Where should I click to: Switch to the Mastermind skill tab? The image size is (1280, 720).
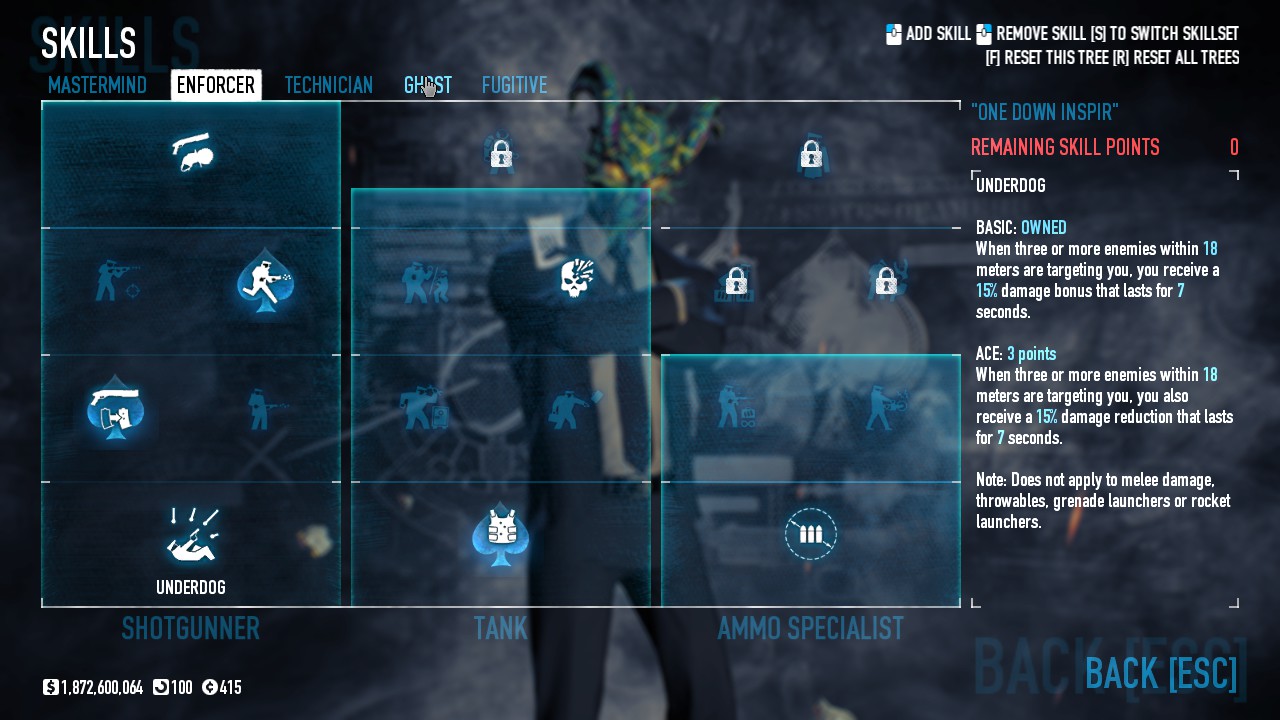pyautogui.click(x=97, y=85)
